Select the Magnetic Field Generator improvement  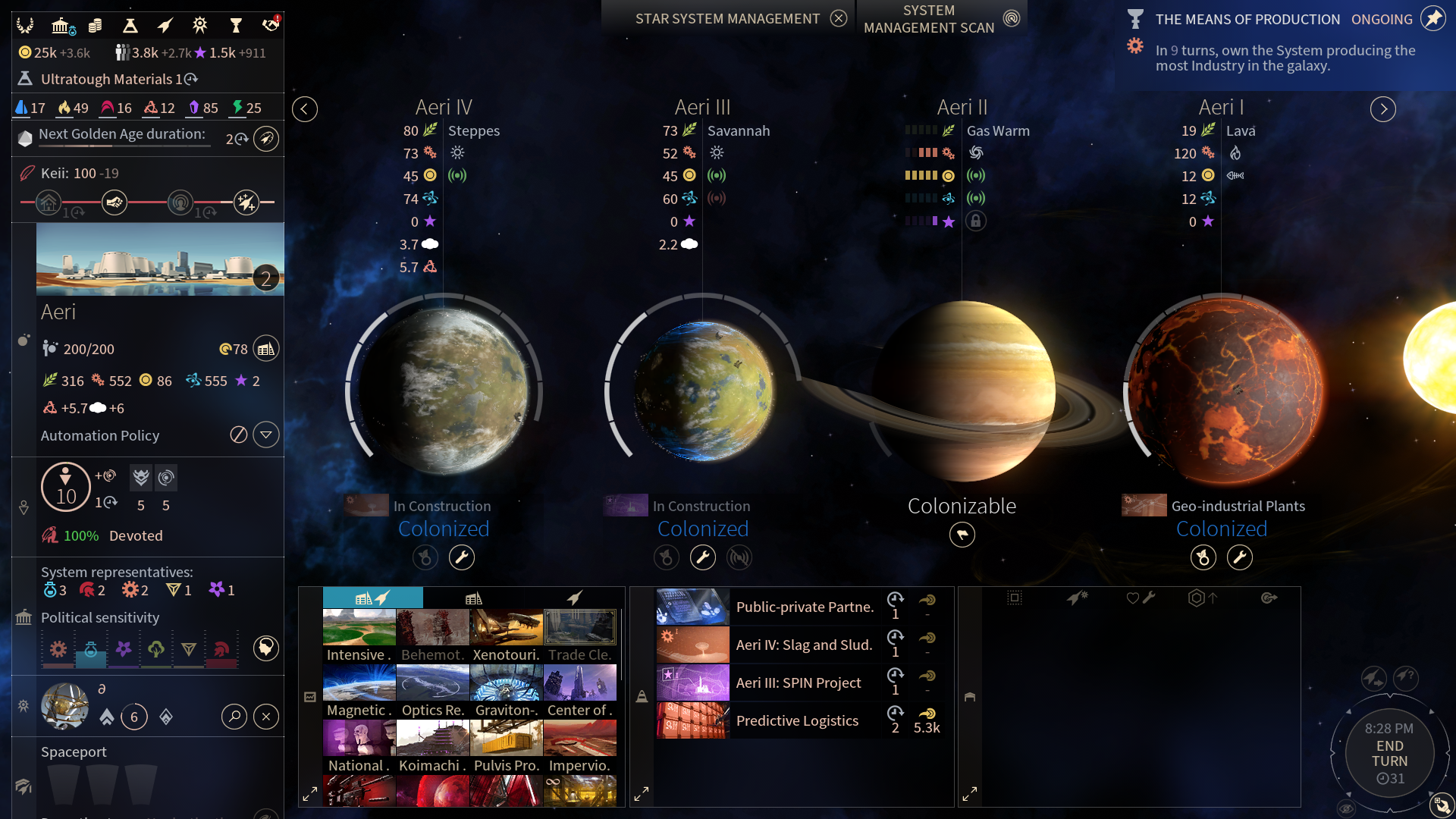(359, 691)
